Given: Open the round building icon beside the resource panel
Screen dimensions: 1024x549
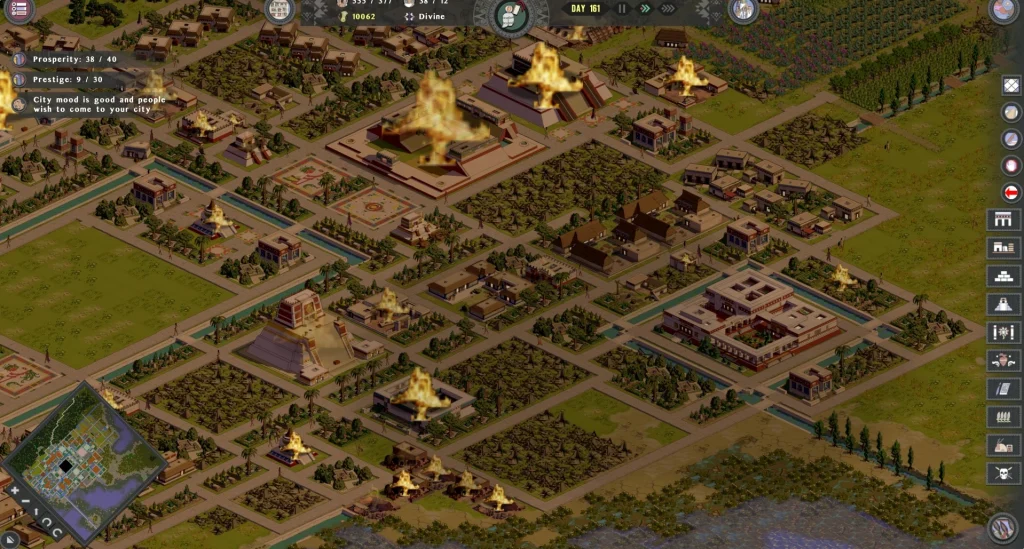Looking at the screenshot, I should tap(279, 10).
